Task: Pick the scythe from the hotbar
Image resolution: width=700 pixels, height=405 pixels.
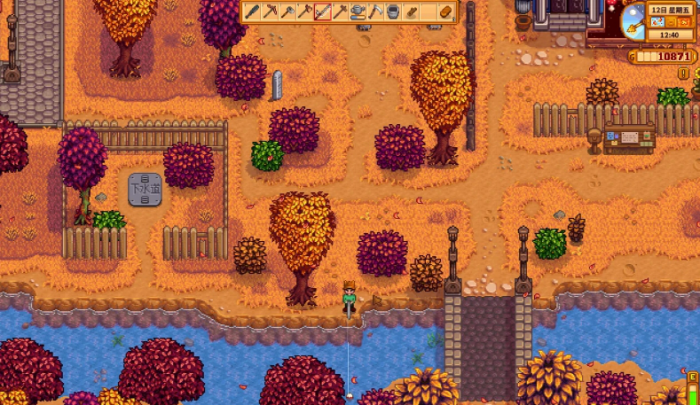Action: point(376,12)
